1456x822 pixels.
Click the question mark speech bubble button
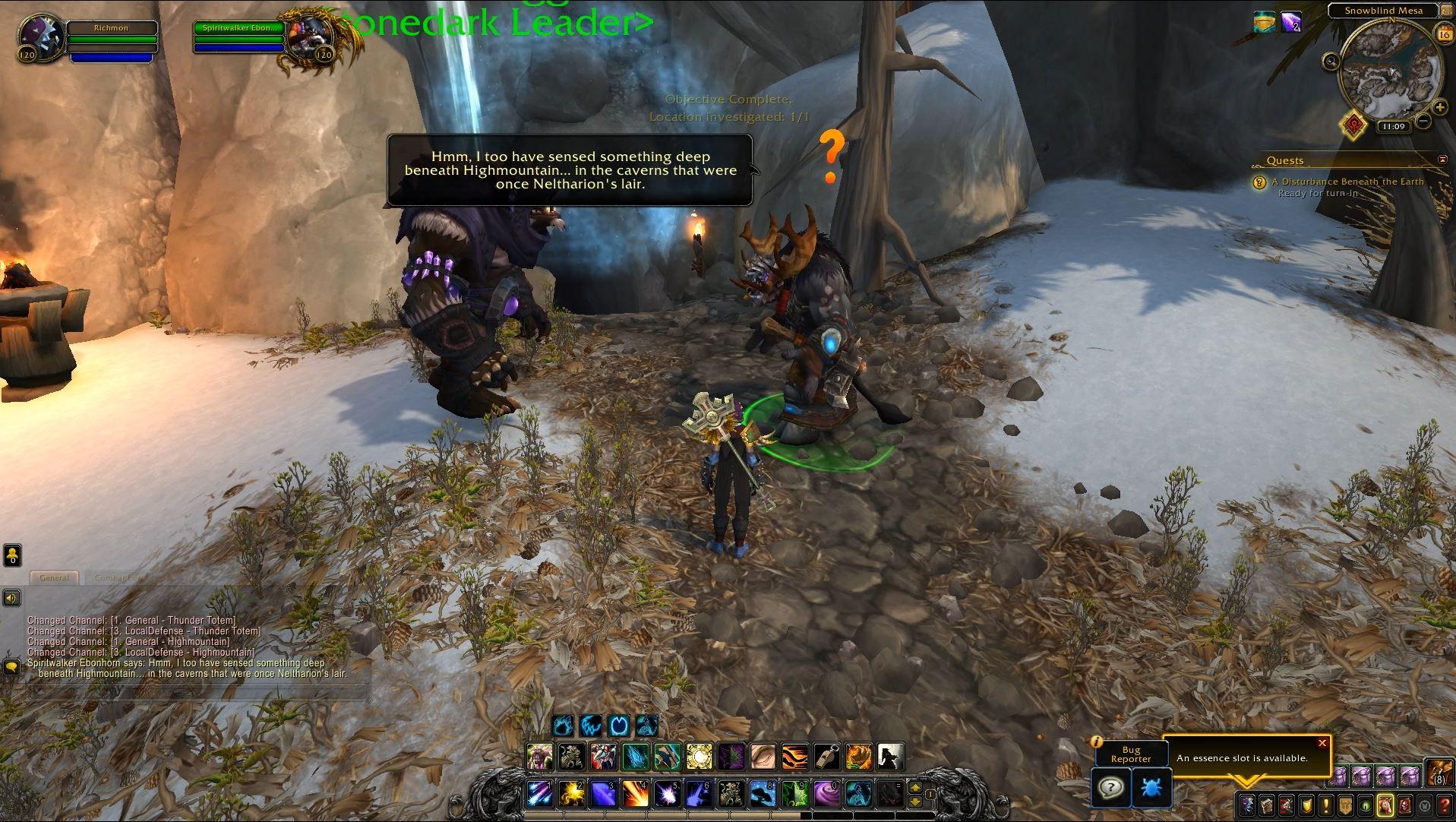coord(1110,788)
